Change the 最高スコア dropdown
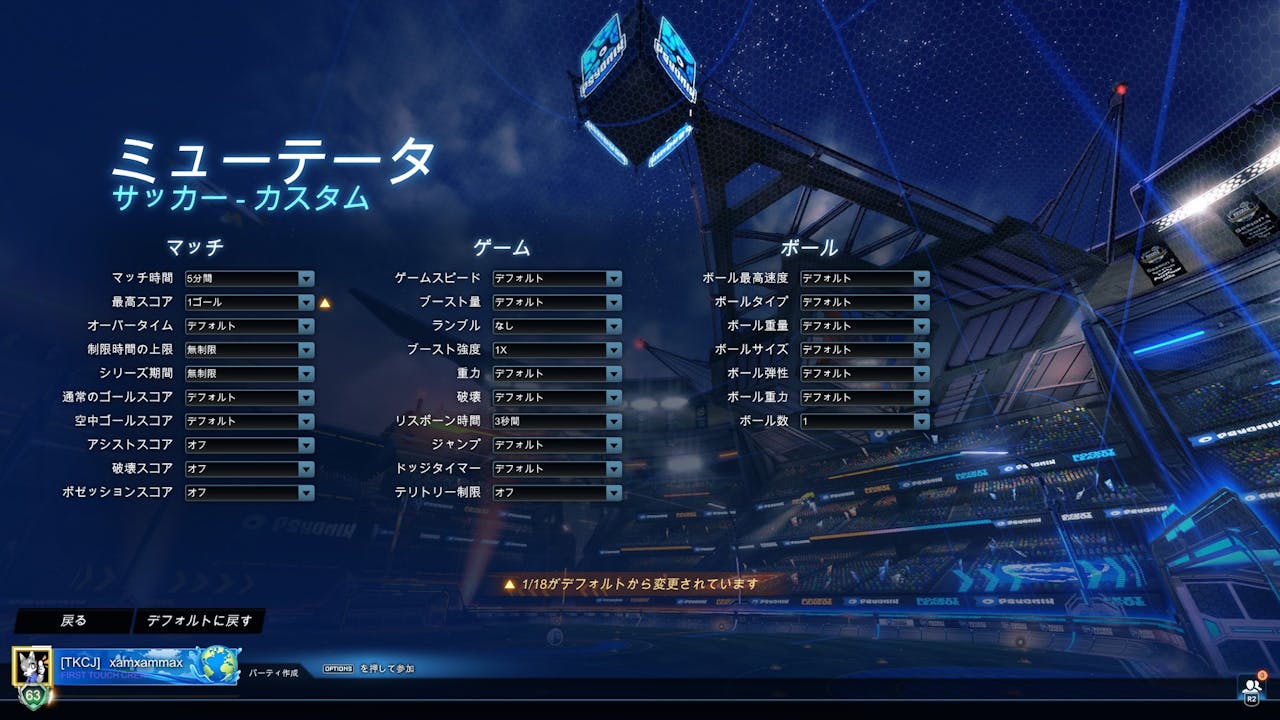The width and height of the screenshot is (1280, 720). [249, 302]
